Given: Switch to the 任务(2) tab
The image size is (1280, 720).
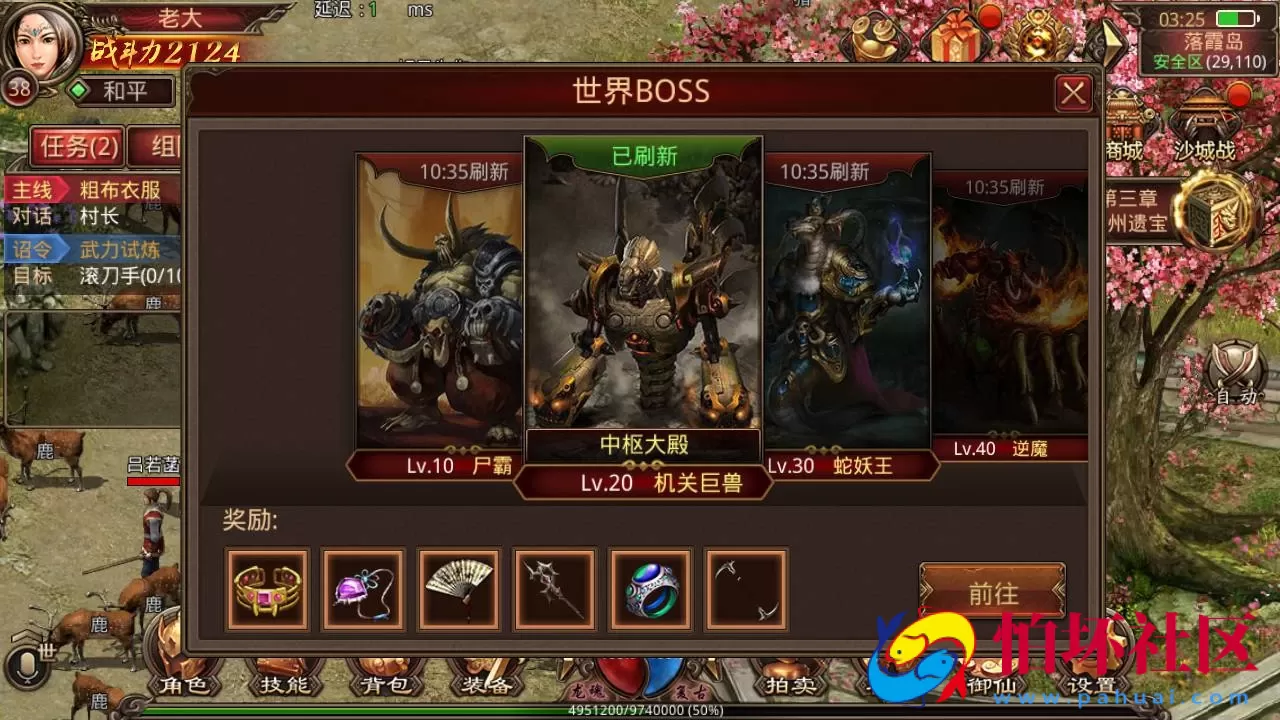Looking at the screenshot, I should click(x=75, y=147).
